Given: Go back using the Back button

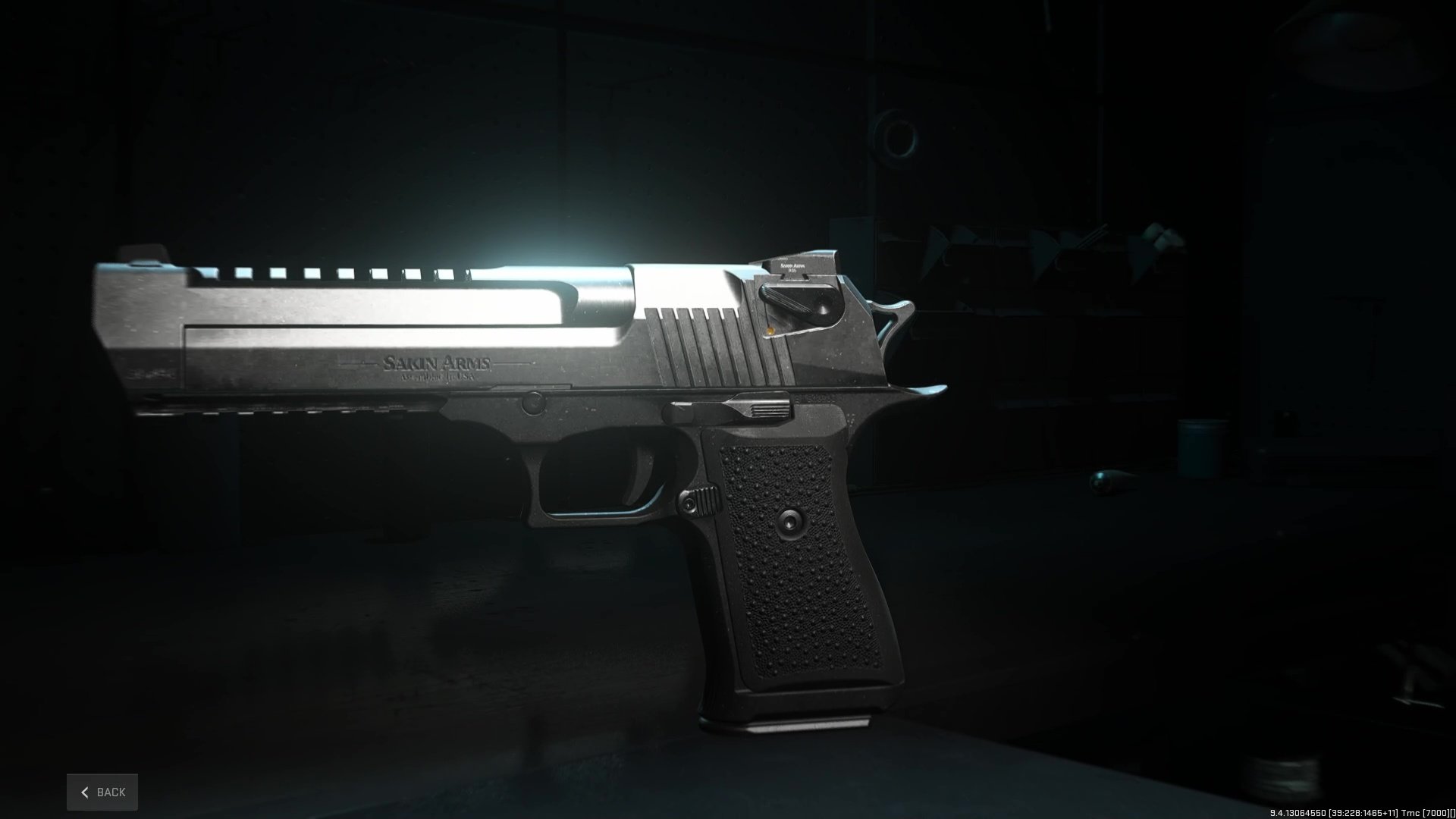Looking at the screenshot, I should (x=102, y=792).
